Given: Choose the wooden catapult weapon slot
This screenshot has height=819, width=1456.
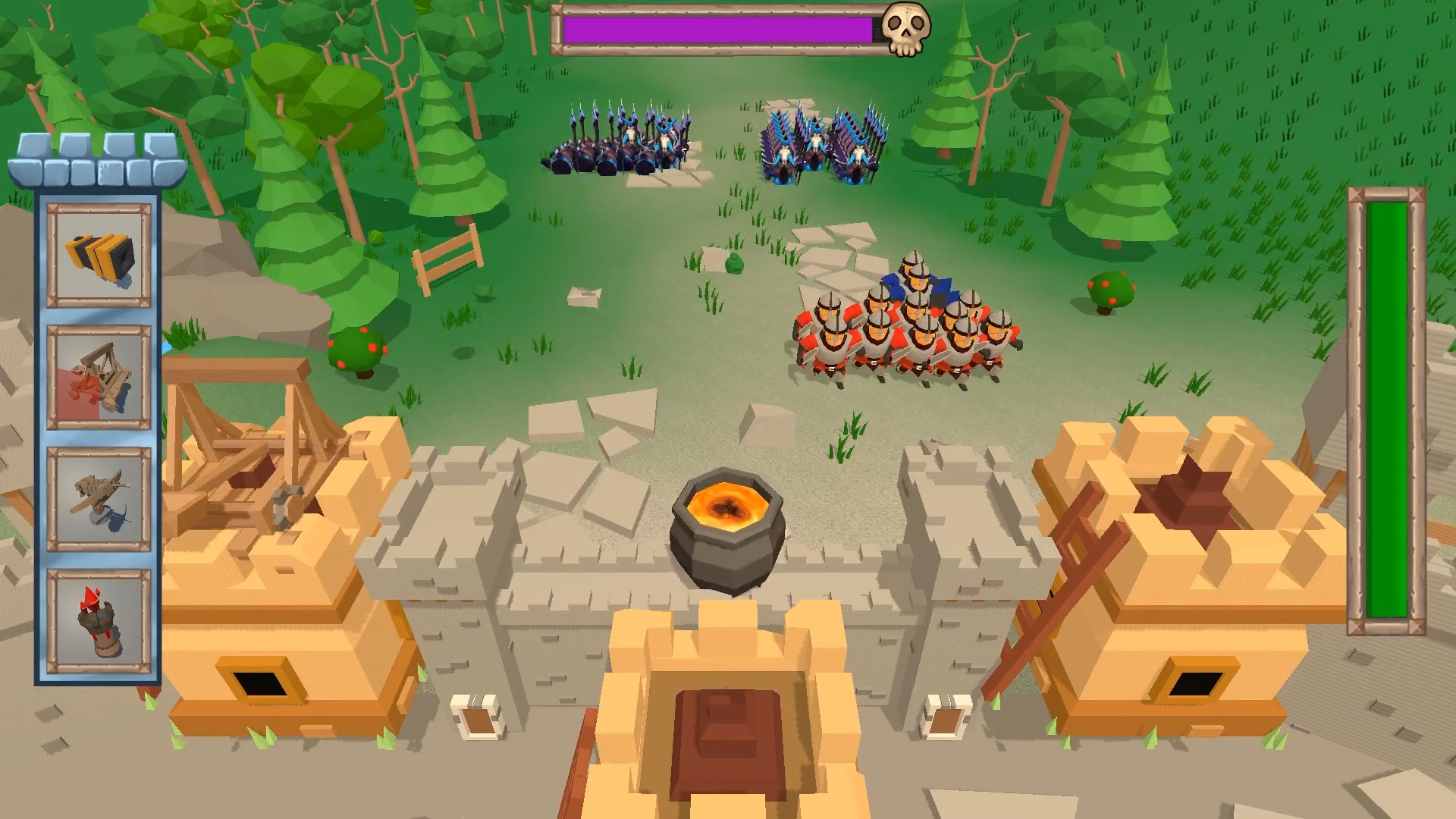Looking at the screenshot, I should pos(99,378).
